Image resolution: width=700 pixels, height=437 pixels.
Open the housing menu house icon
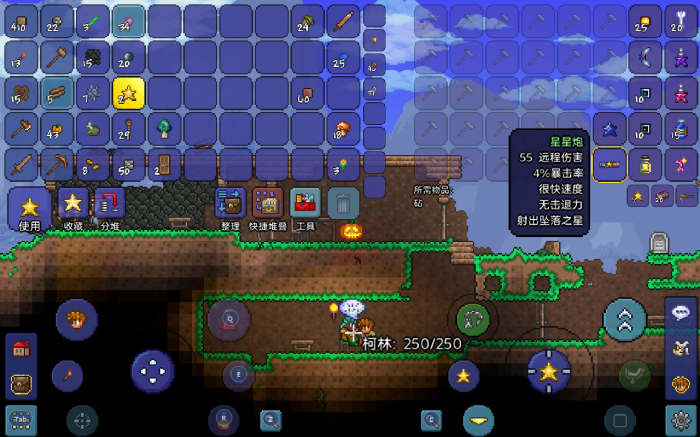click(x=21, y=350)
